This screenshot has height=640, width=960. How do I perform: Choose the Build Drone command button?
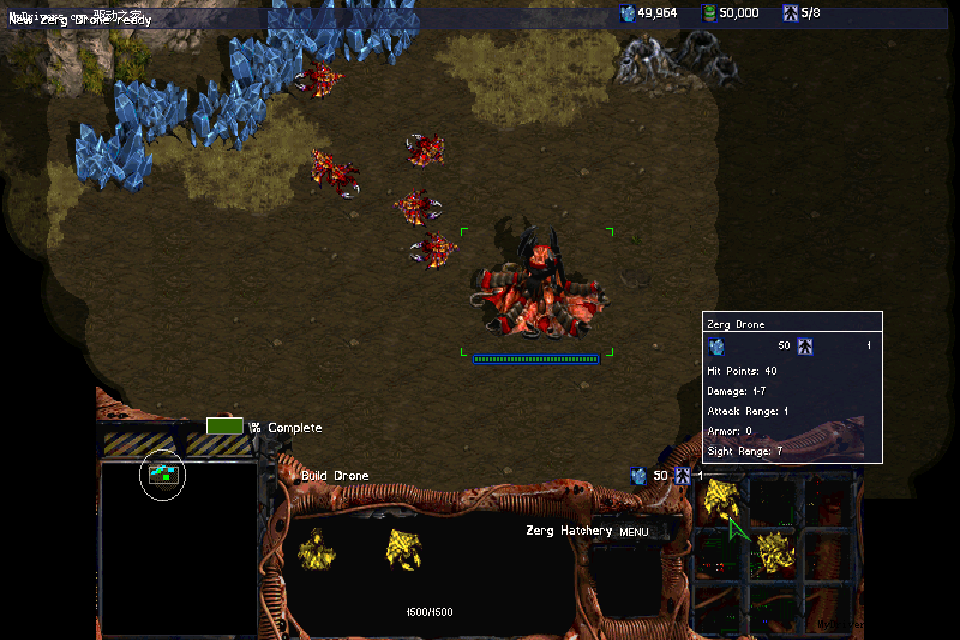(x=719, y=499)
